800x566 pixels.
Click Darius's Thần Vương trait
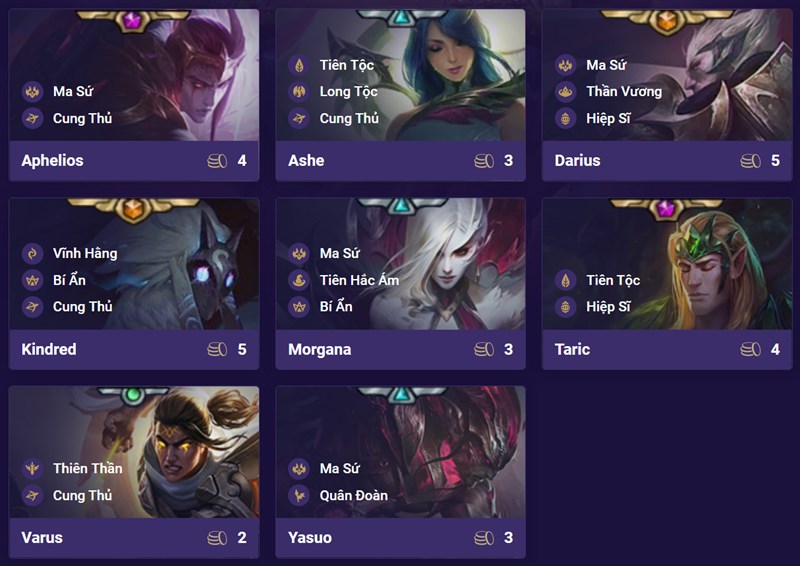623,91
